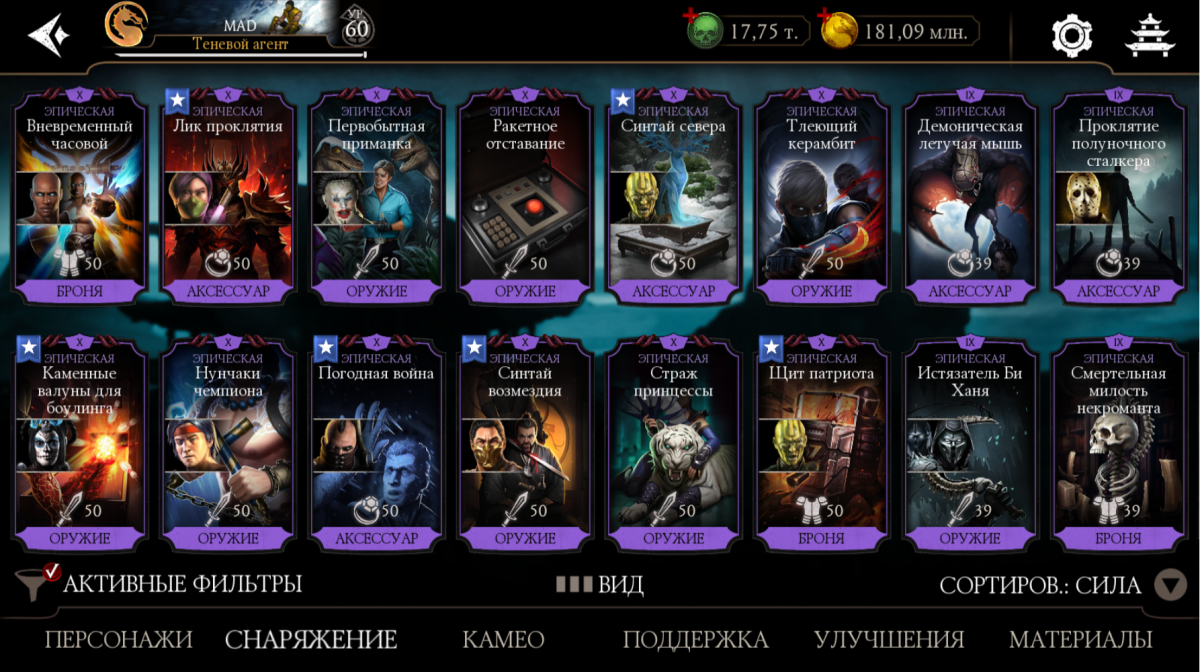Select the Ракетное отставание weapon card
The width and height of the screenshot is (1200, 672).
(x=526, y=195)
